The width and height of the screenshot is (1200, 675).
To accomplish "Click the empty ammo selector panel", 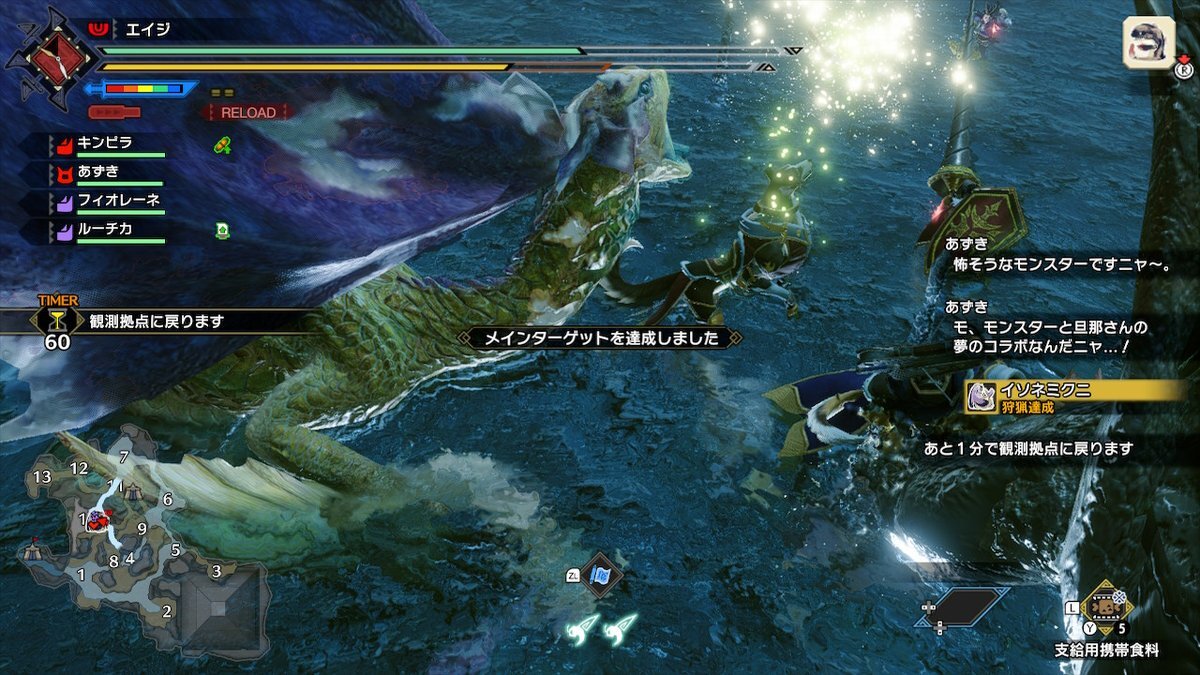I will pos(962,607).
